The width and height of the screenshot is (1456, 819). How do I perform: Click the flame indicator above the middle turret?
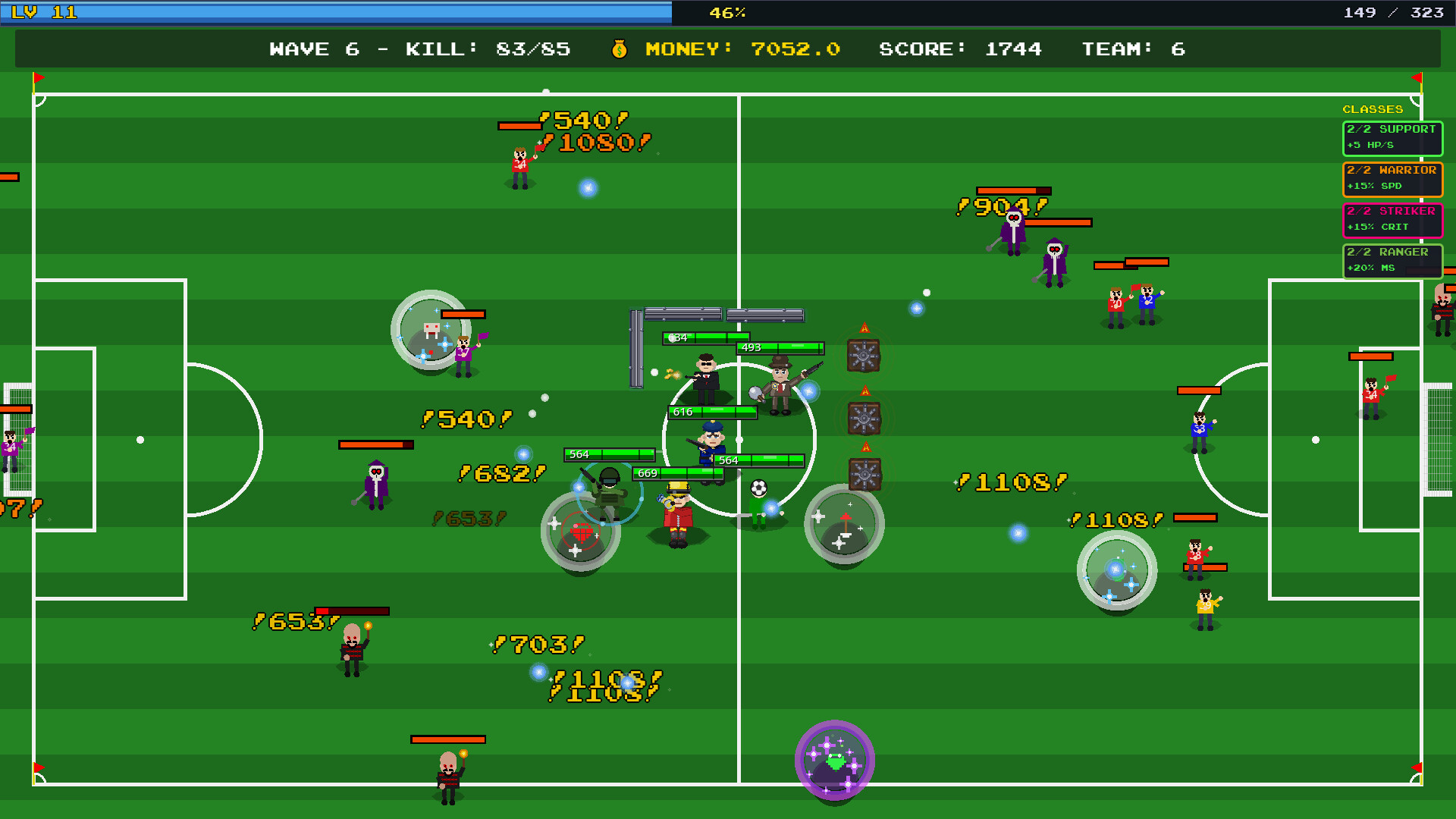pyautogui.click(x=864, y=391)
